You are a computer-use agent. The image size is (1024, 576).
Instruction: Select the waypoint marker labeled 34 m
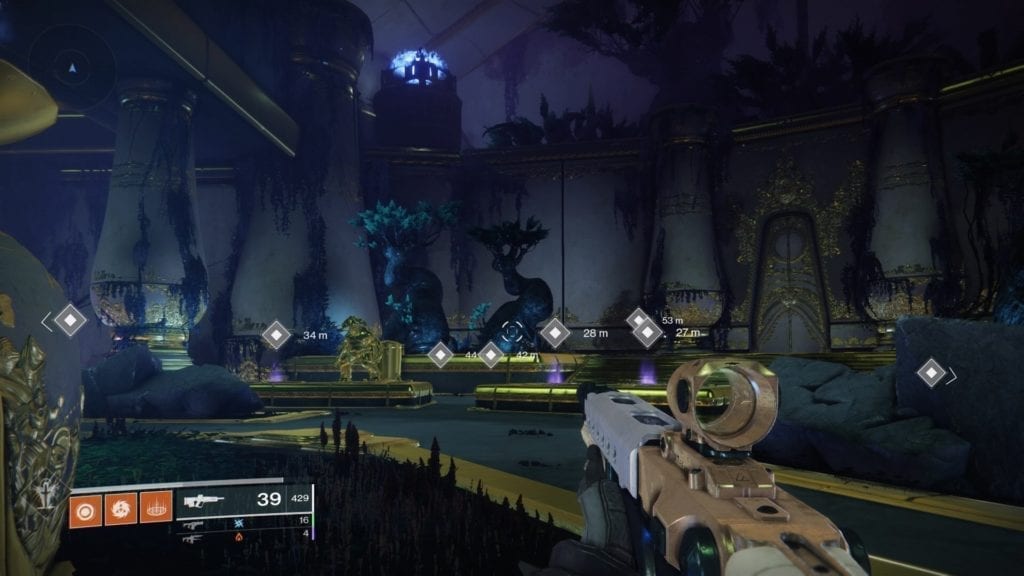276,334
